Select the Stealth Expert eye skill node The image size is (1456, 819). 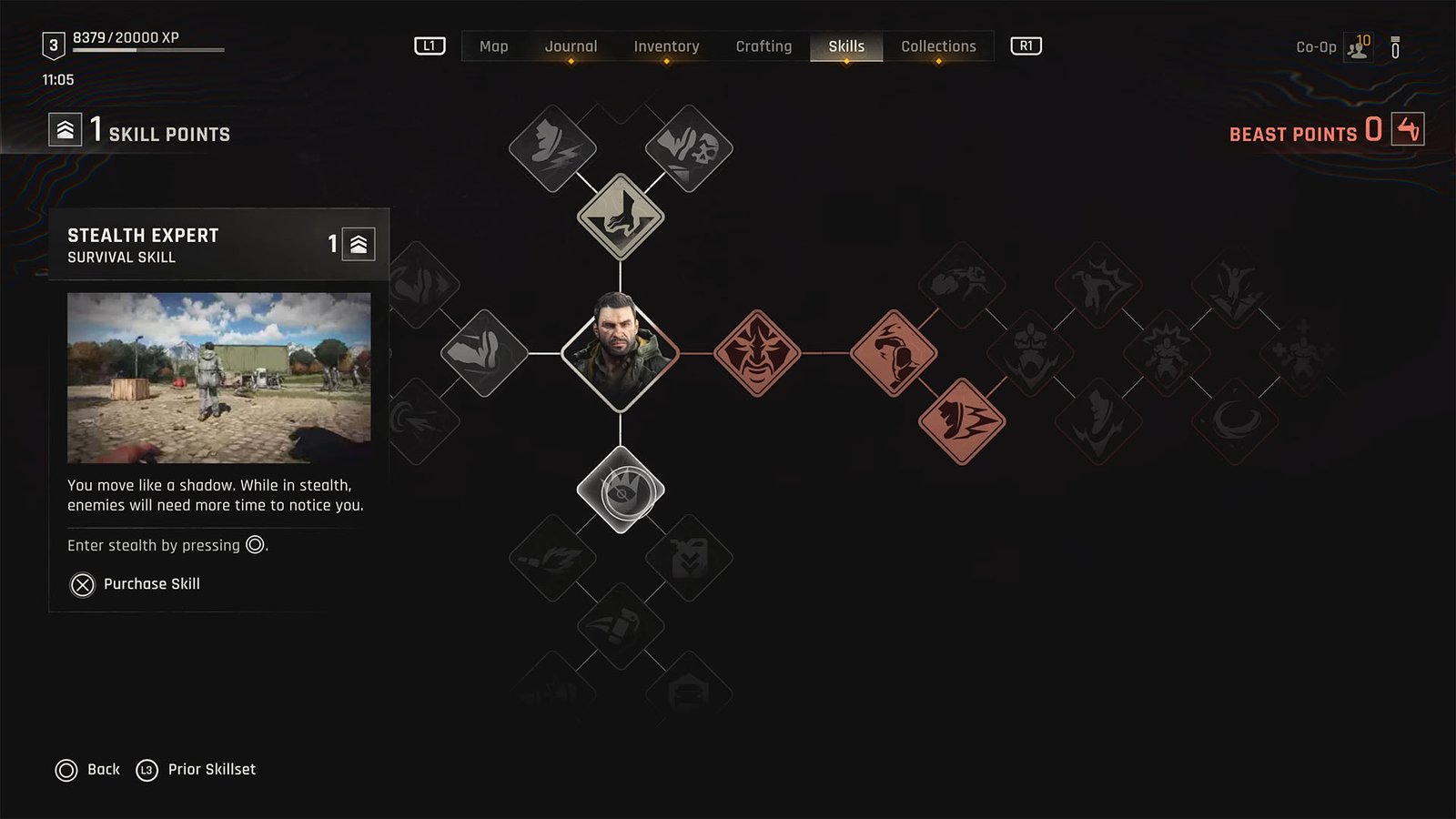pyautogui.click(x=621, y=490)
